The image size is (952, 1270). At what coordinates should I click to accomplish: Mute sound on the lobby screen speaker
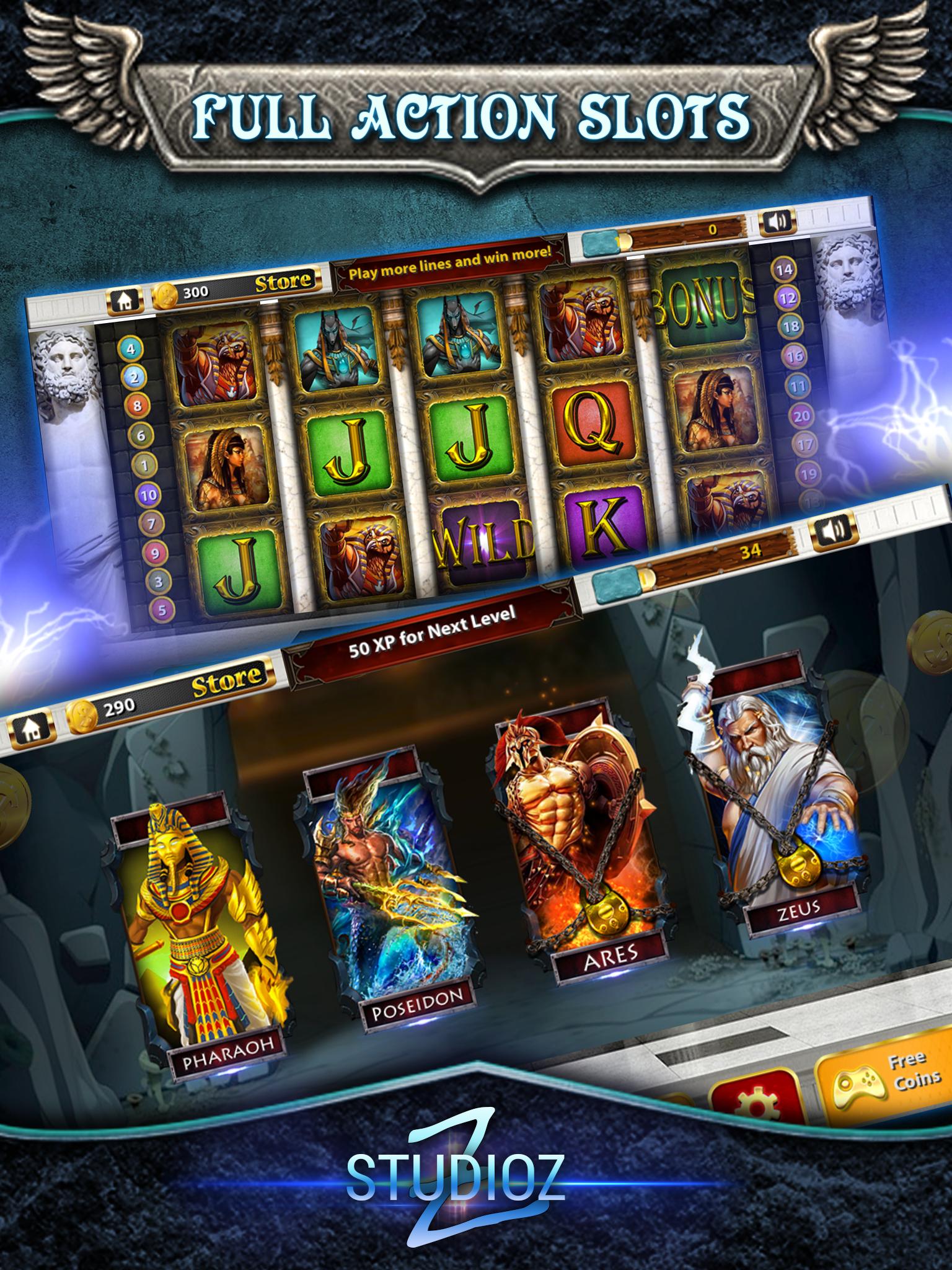pos(832,530)
